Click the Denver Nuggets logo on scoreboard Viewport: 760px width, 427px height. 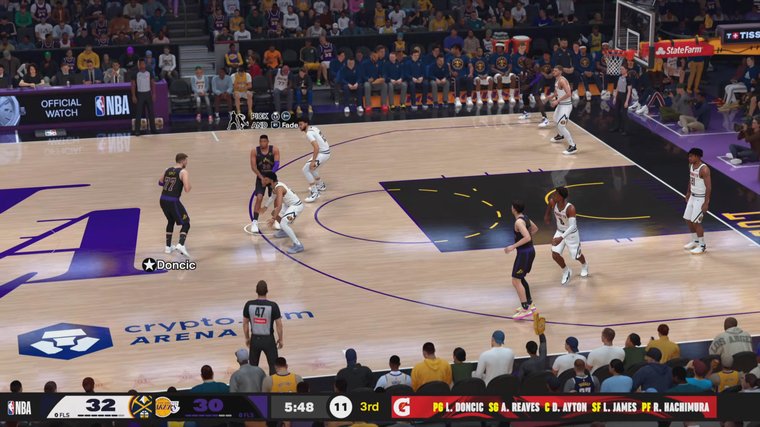coord(142,407)
